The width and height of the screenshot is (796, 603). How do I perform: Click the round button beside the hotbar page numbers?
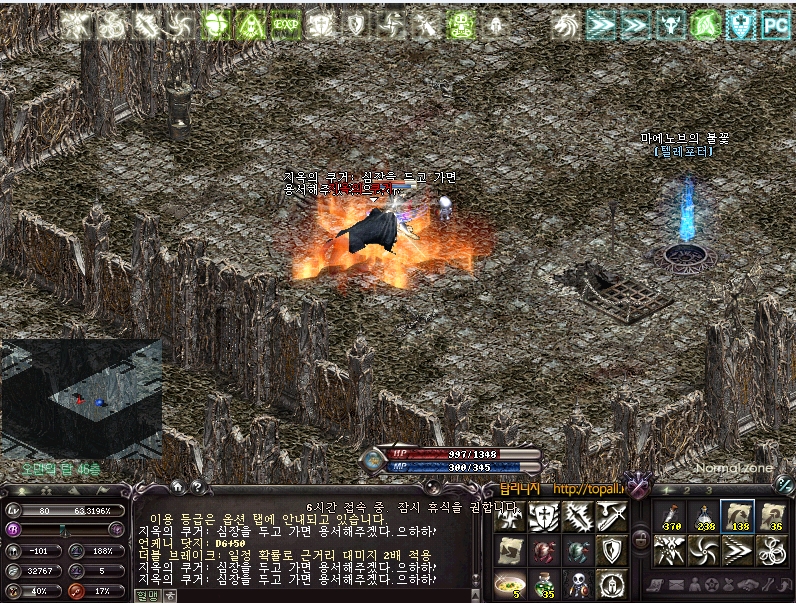point(785,484)
